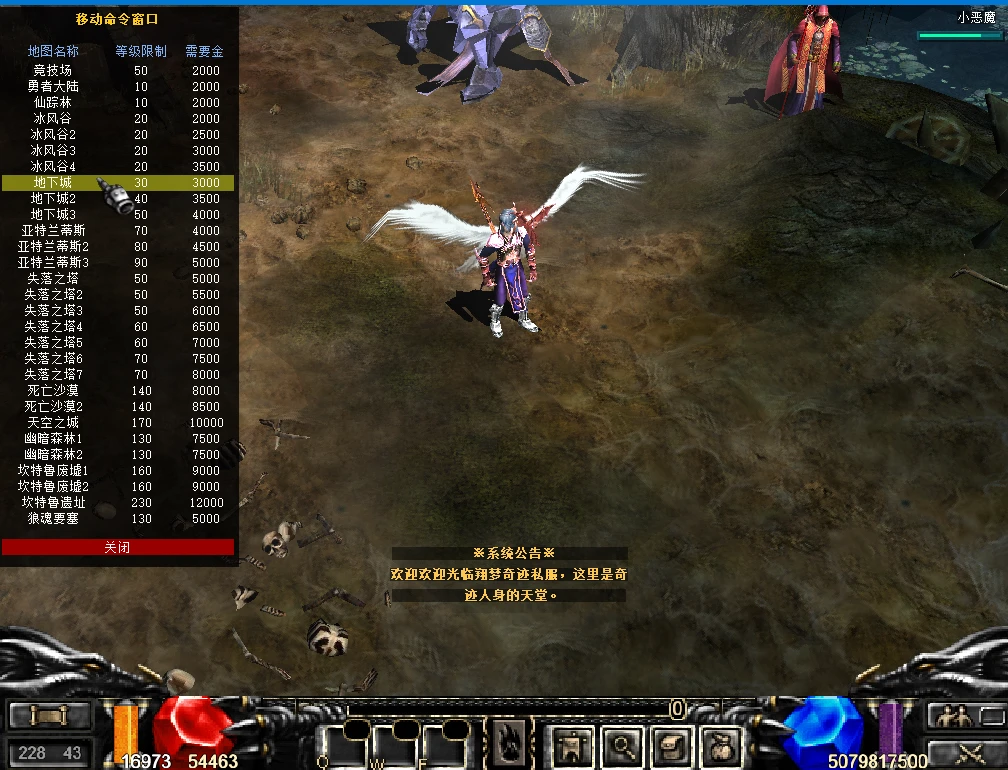Select the highlighted 地下城 entry
Viewport: 1008px width, 770px height.
(x=53, y=183)
